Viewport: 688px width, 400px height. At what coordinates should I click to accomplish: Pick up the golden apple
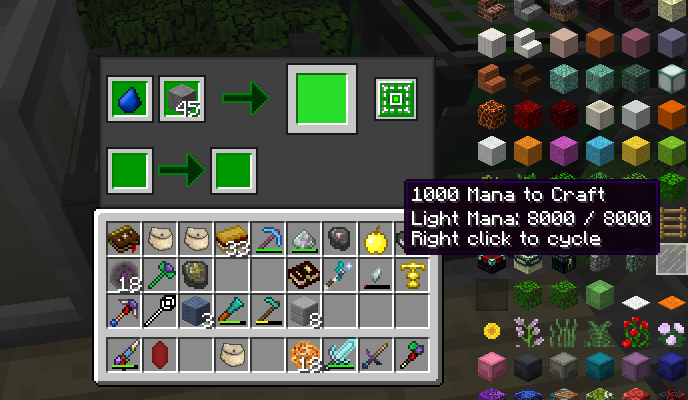(375, 239)
